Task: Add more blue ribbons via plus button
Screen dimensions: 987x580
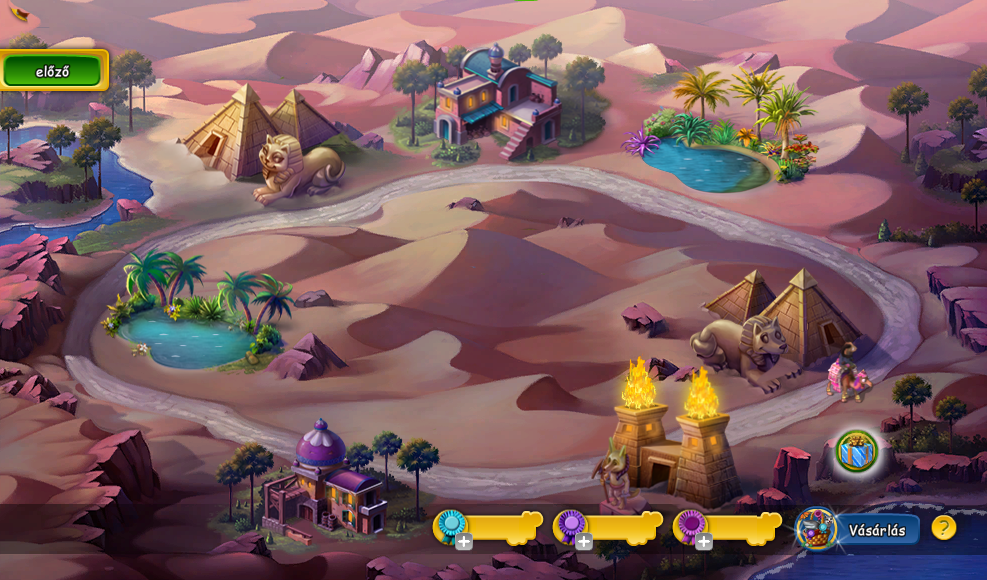Action: (464, 542)
